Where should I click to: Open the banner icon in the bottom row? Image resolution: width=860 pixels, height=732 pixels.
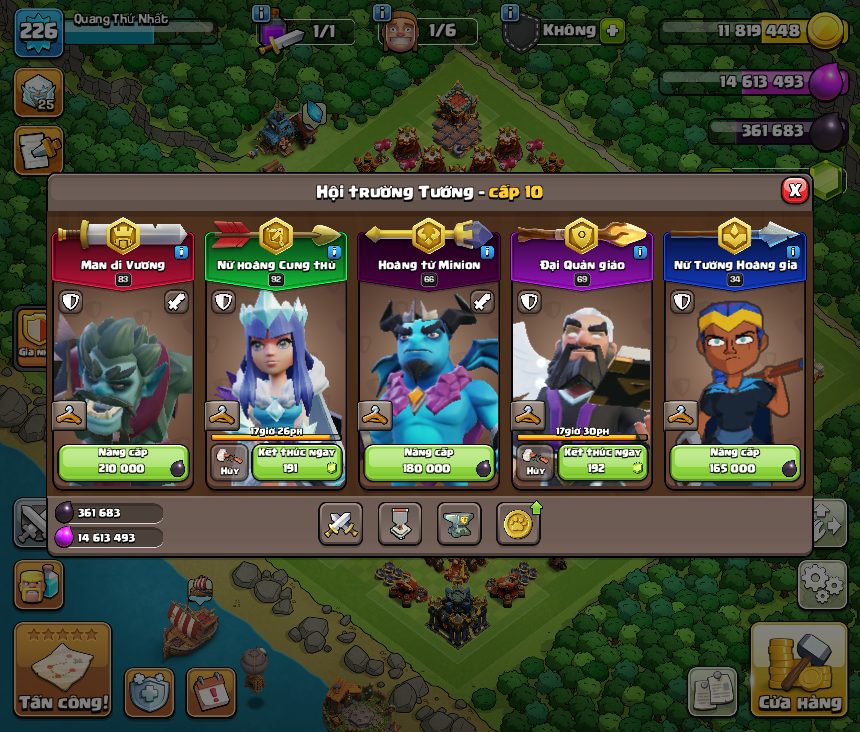(x=399, y=523)
